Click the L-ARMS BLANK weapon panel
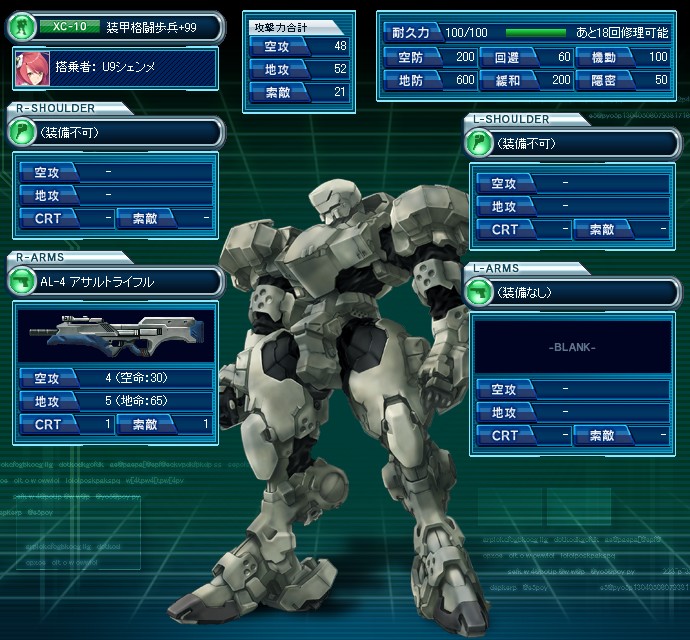The image size is (690, 640). click(573, 347)
